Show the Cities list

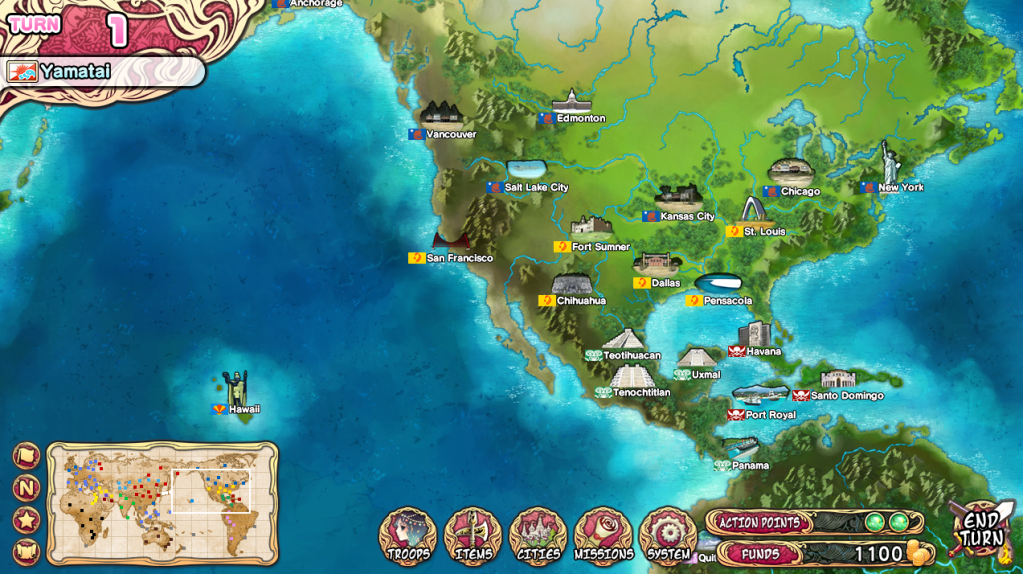click(538, 537)
